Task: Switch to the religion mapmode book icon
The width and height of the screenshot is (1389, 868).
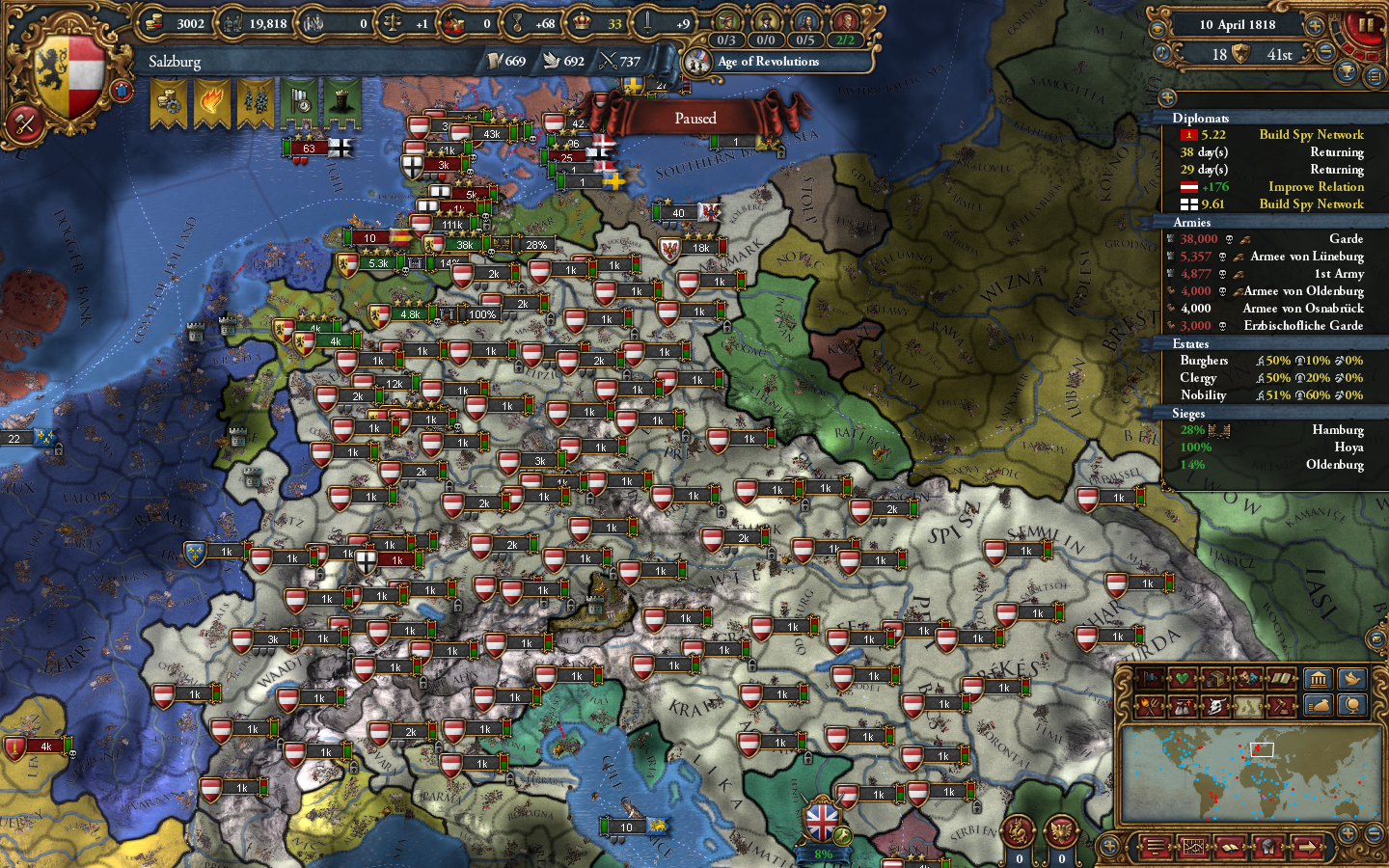Action: [1280, 678]
